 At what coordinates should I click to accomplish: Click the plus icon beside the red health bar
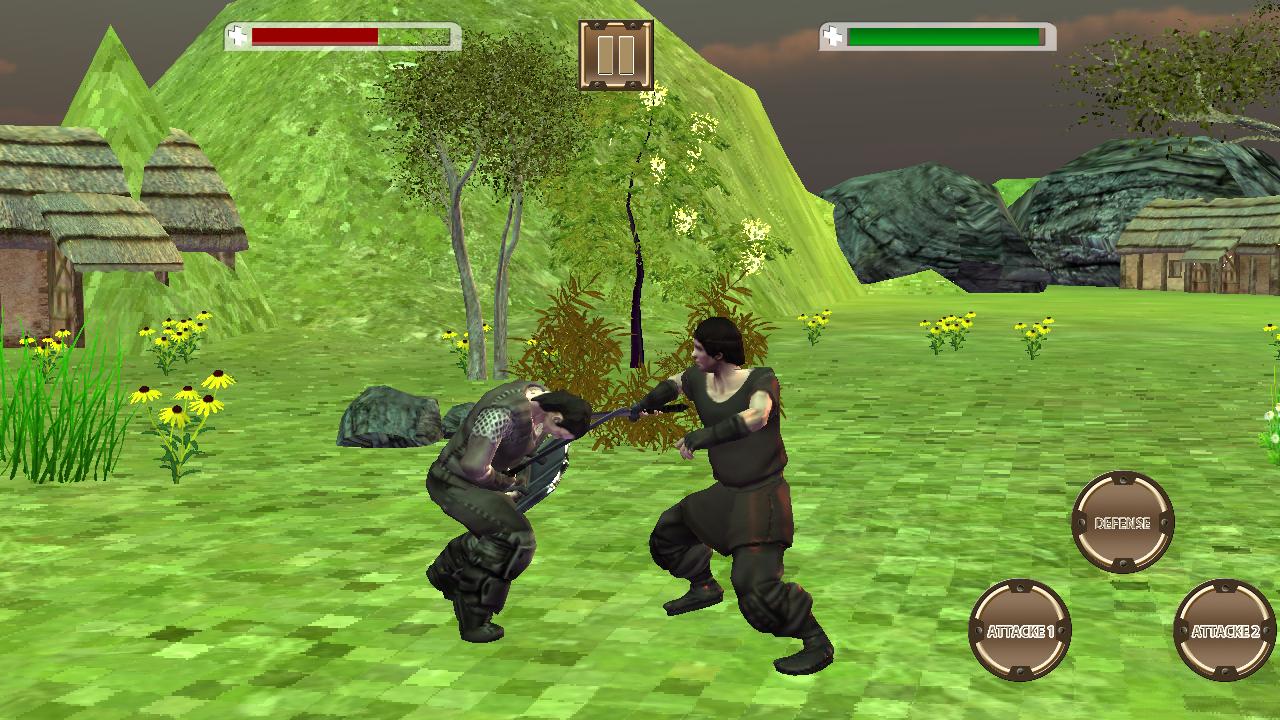(x=237, y=36)
